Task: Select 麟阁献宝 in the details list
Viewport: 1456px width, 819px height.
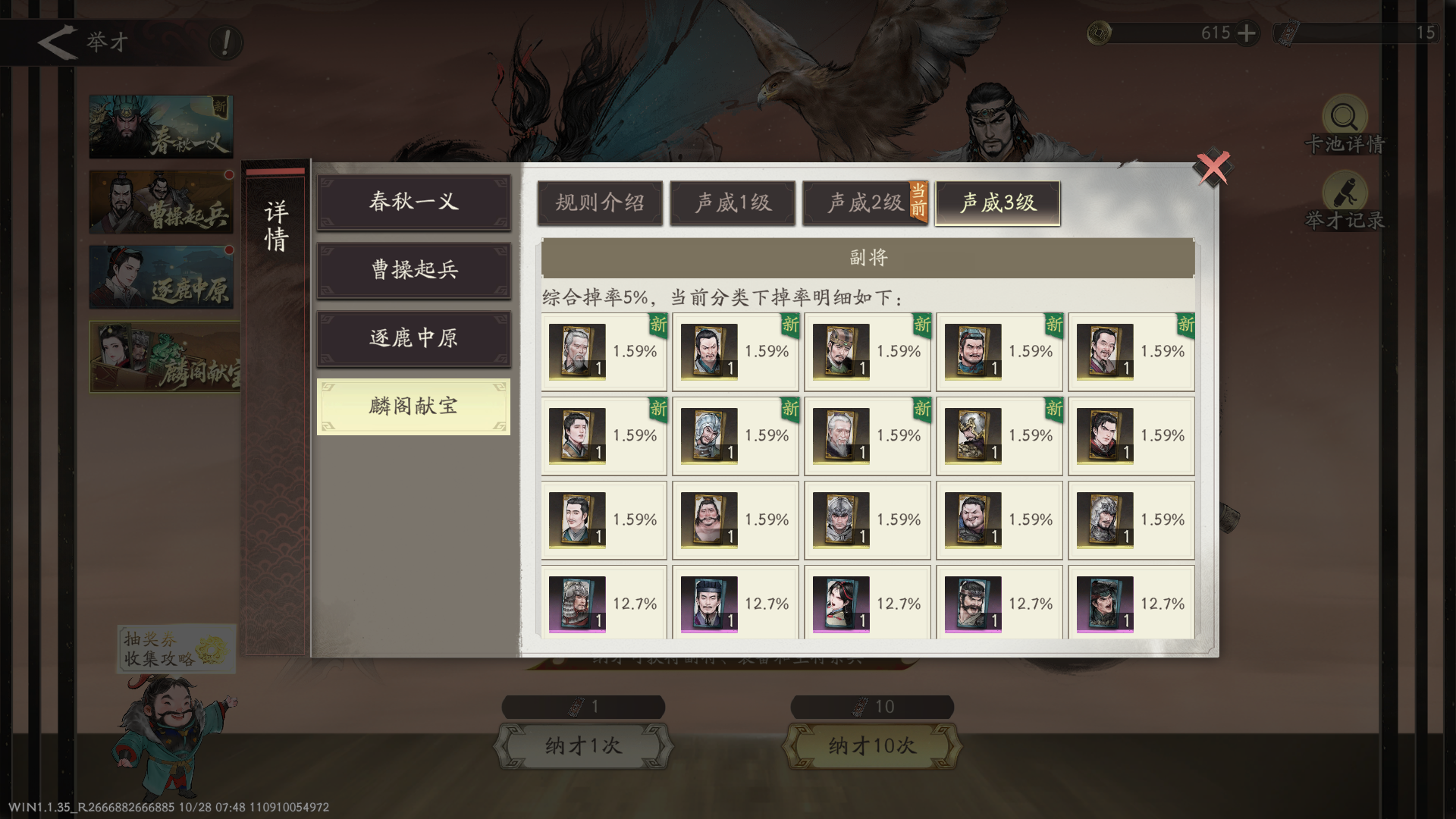Action: point(413,407)
